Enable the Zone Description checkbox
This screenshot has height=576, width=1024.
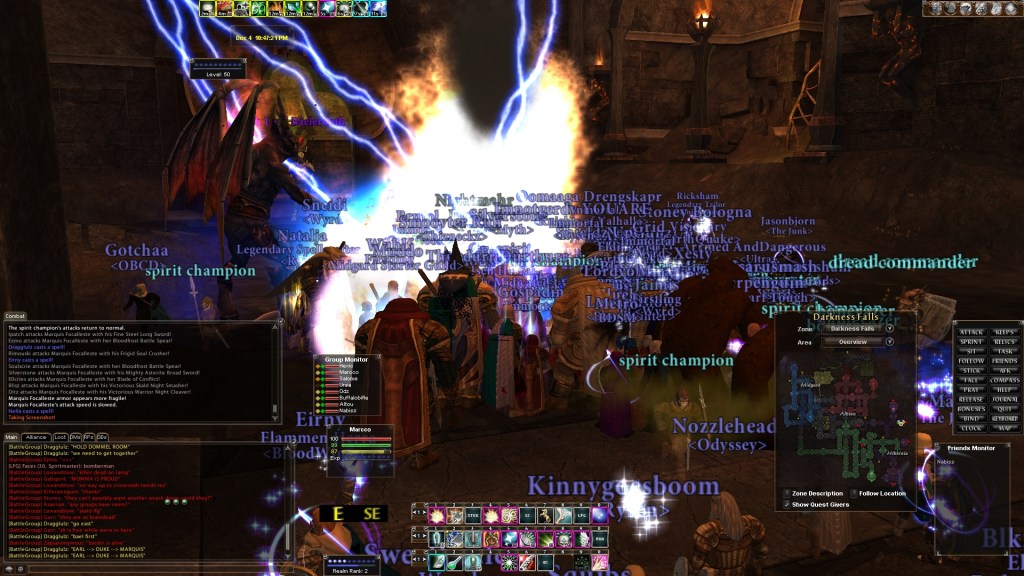pyautogui.click(x=786, y=493)
